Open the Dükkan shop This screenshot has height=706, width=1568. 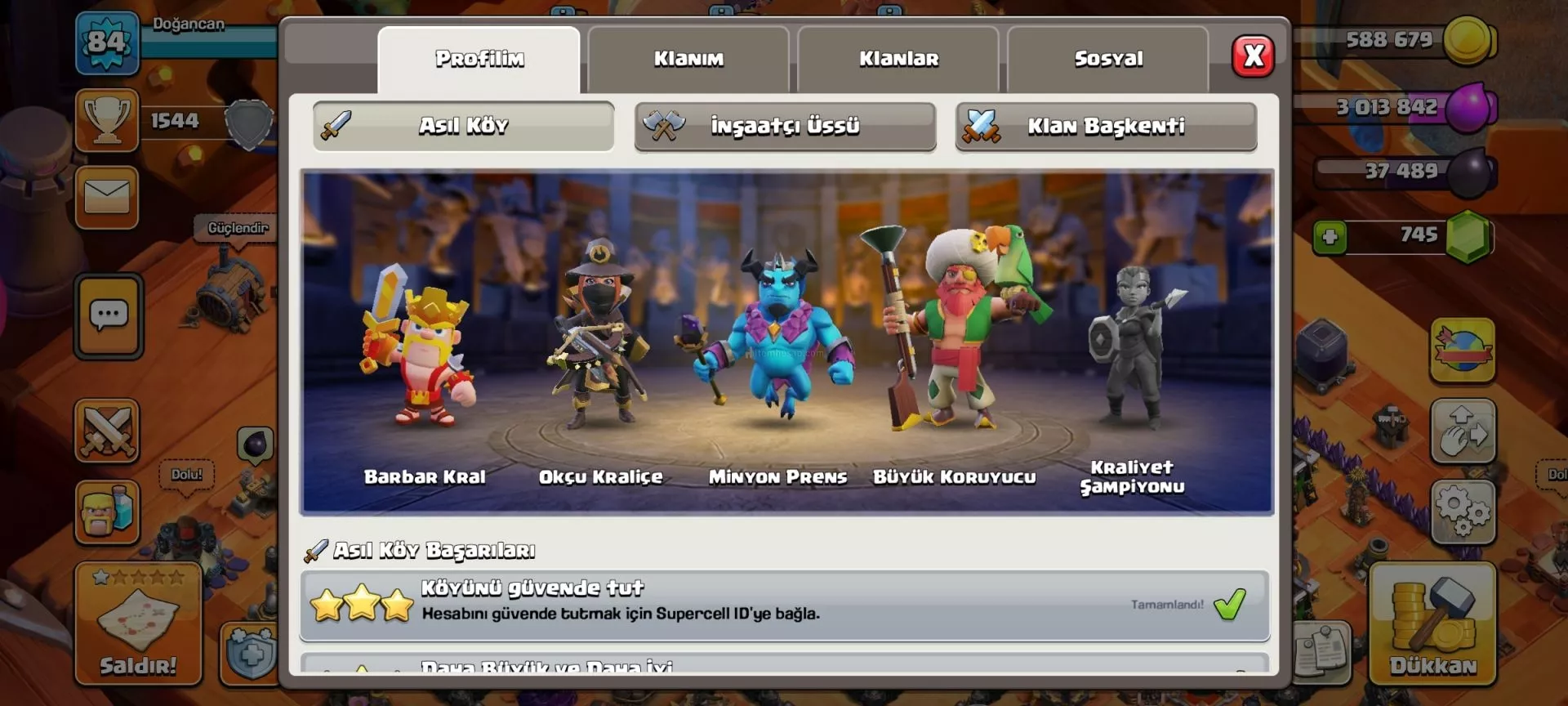tap(1432, 624)
